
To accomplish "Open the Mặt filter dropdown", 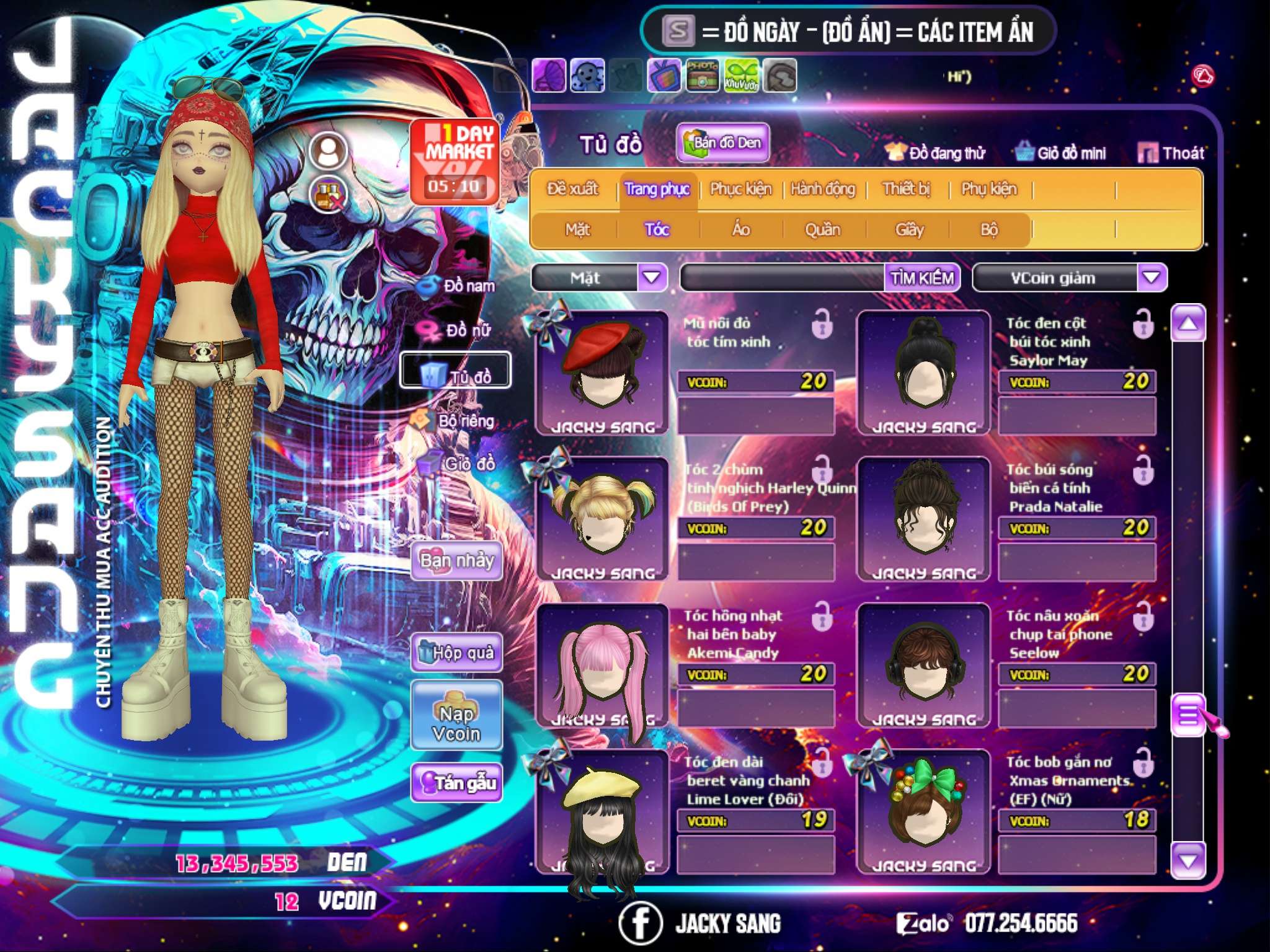I will [652, 278].
